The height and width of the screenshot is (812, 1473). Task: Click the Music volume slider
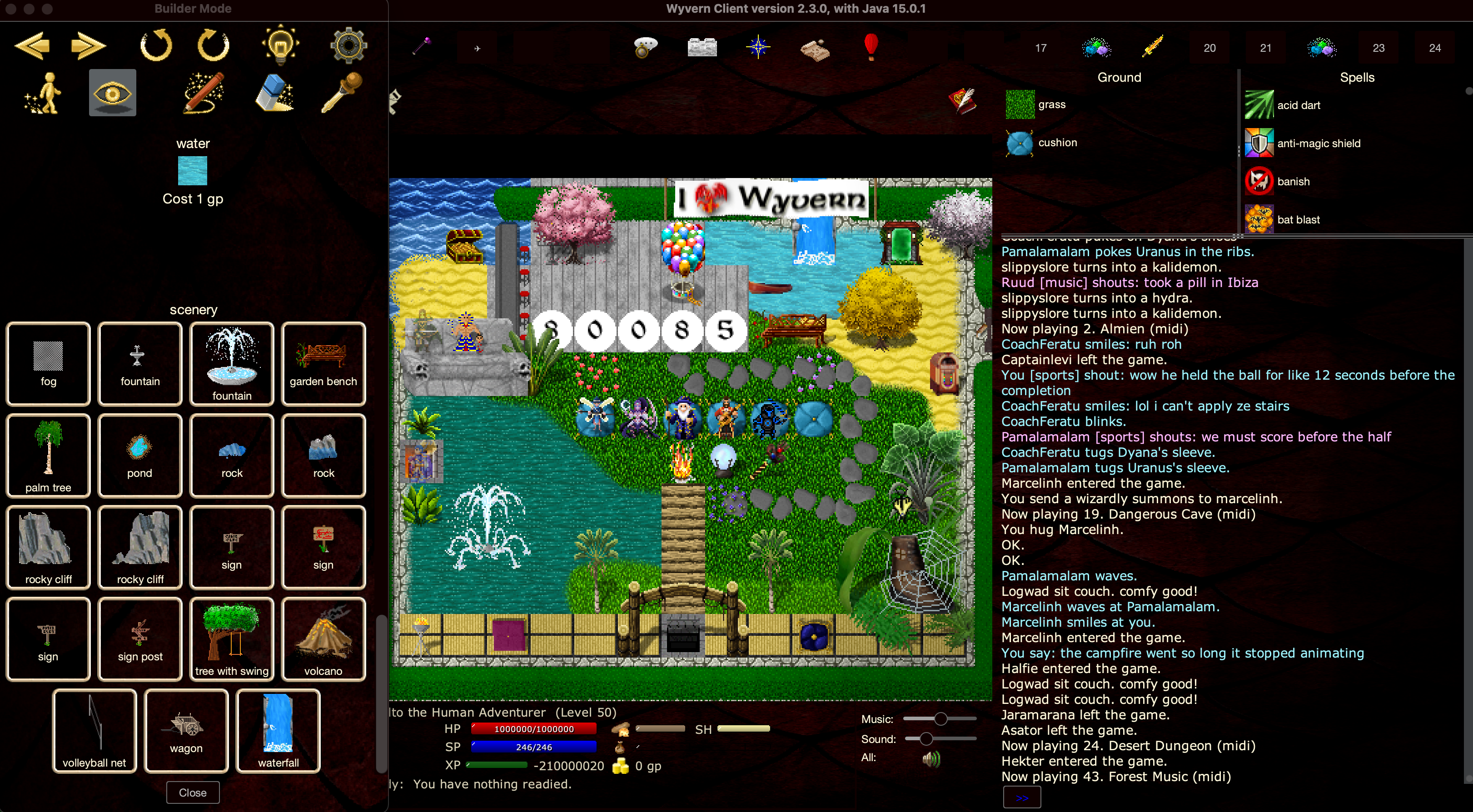pyautogui.click(x=940, y=719)
